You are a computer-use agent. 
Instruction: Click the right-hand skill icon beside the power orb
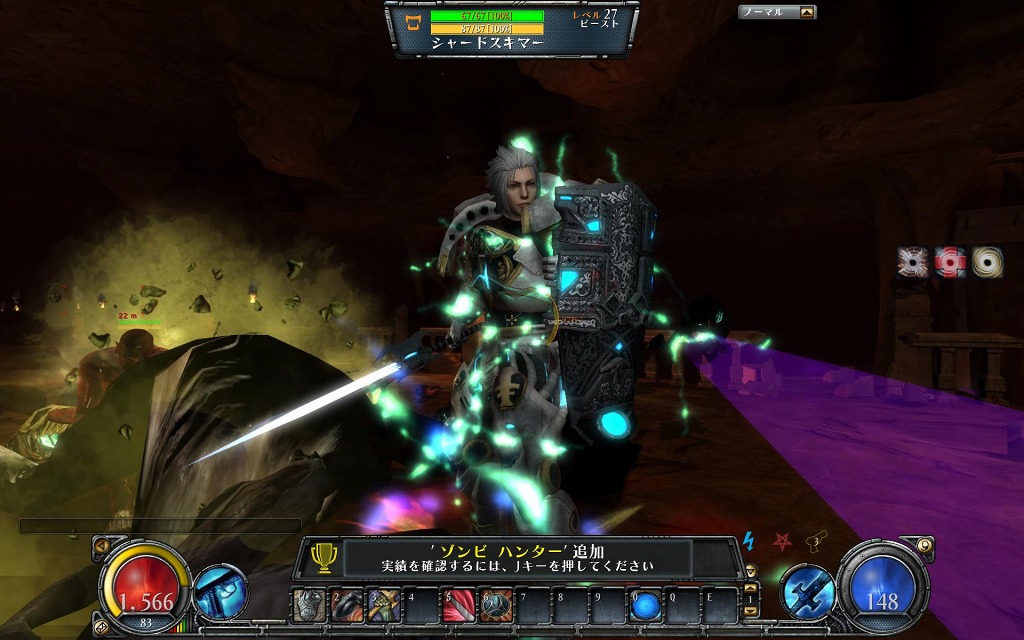point(807,590)
